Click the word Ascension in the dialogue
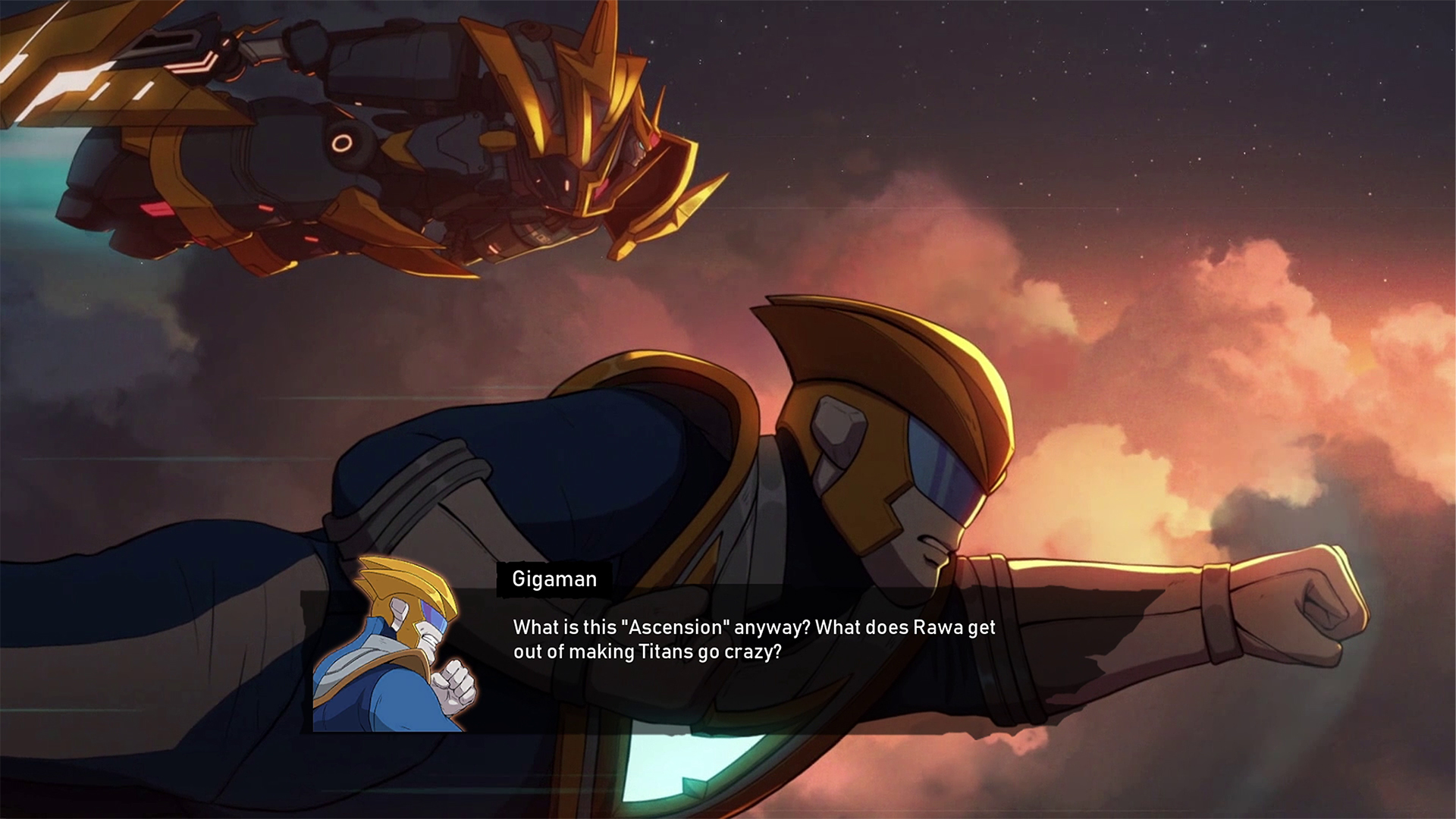Image resolution: width=1456 pixels, height=819 pixels. (x=679, y=628)
